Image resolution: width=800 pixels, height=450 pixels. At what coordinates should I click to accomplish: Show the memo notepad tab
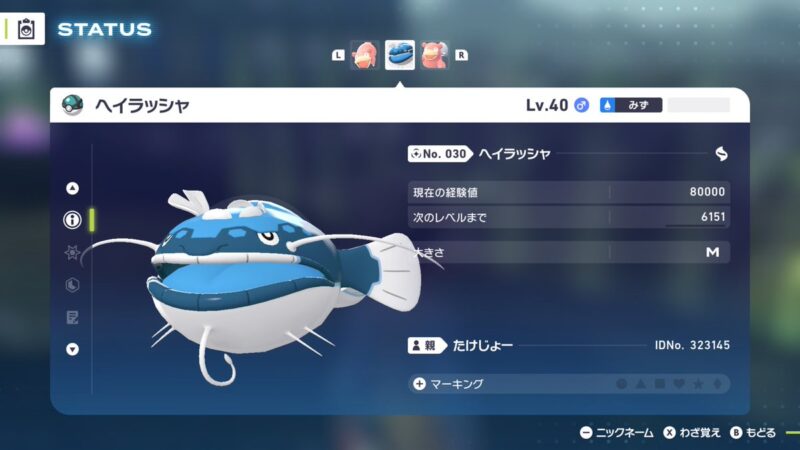(x=72, y=317)
